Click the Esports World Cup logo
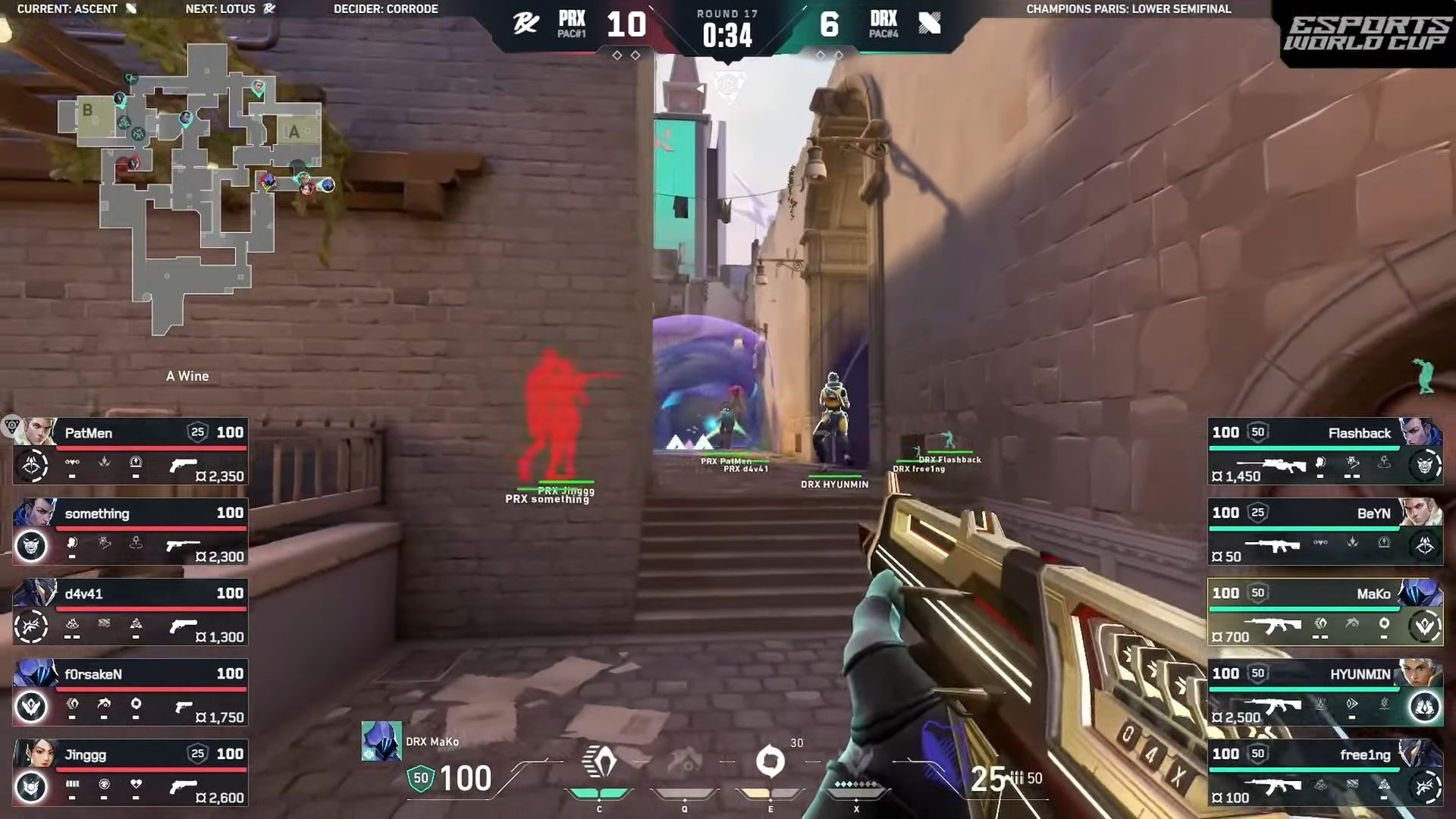 coord(1366,34)
